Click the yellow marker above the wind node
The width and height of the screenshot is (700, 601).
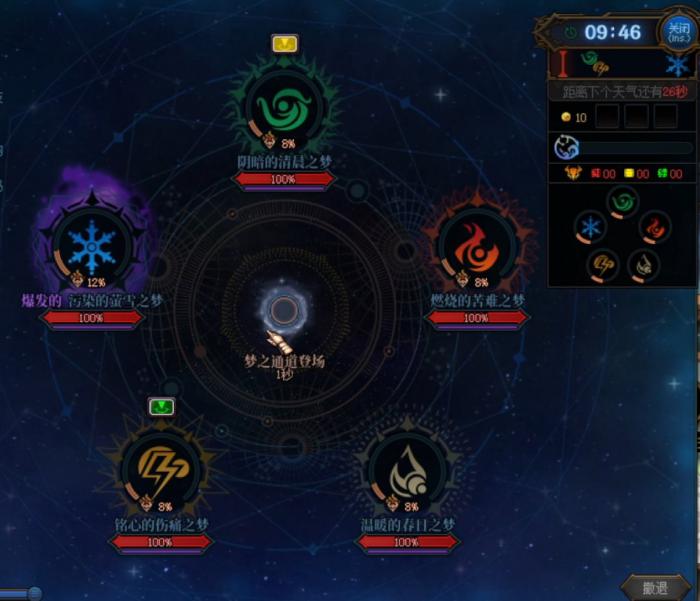284,43
